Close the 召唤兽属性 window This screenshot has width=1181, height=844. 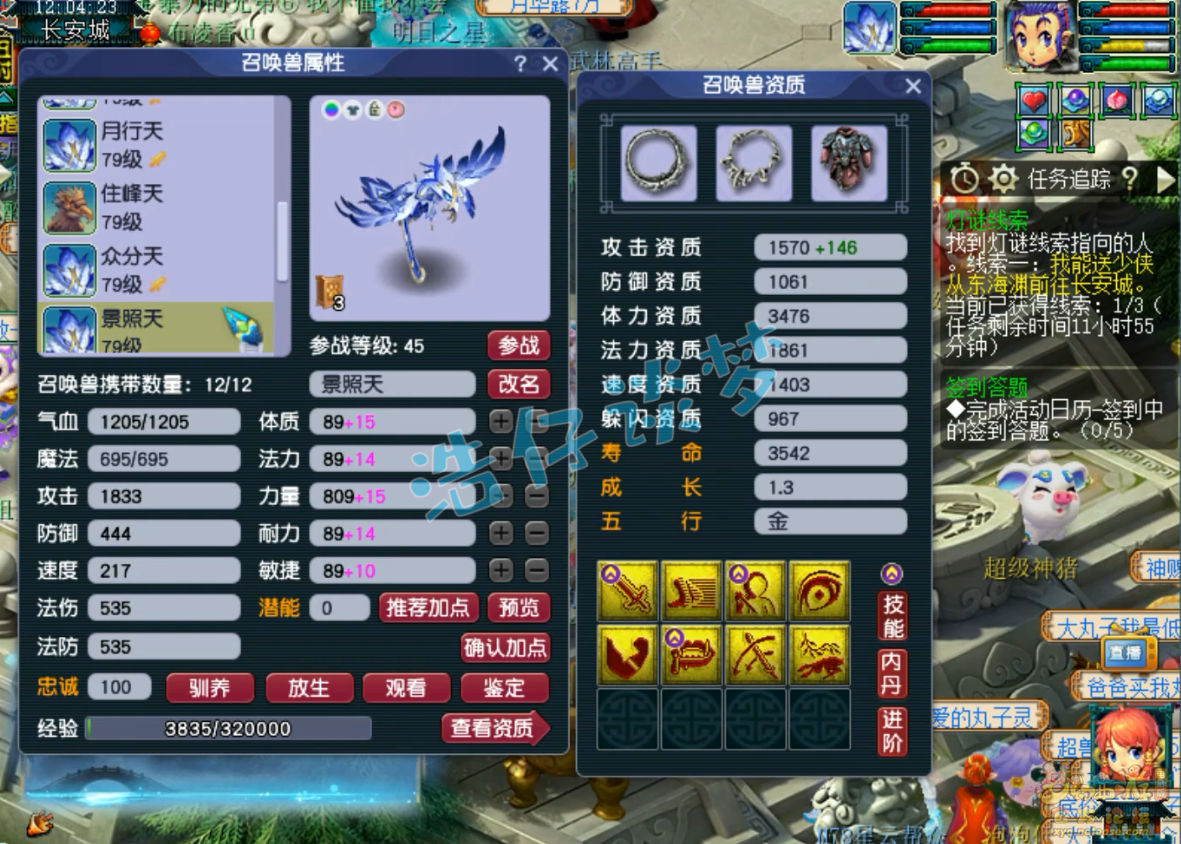coord(550,64)
